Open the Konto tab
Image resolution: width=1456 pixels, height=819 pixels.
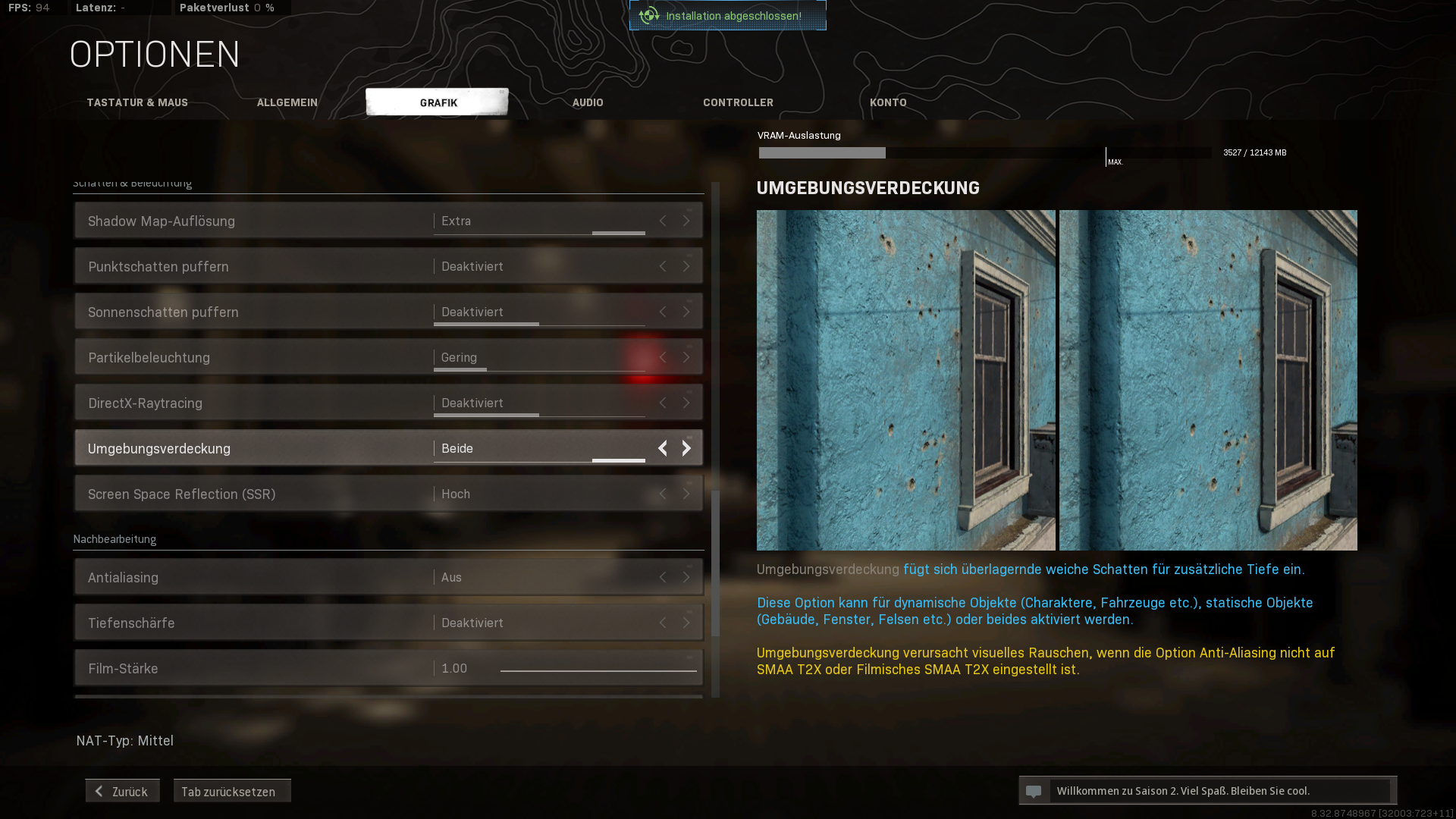tap(888, 102)
